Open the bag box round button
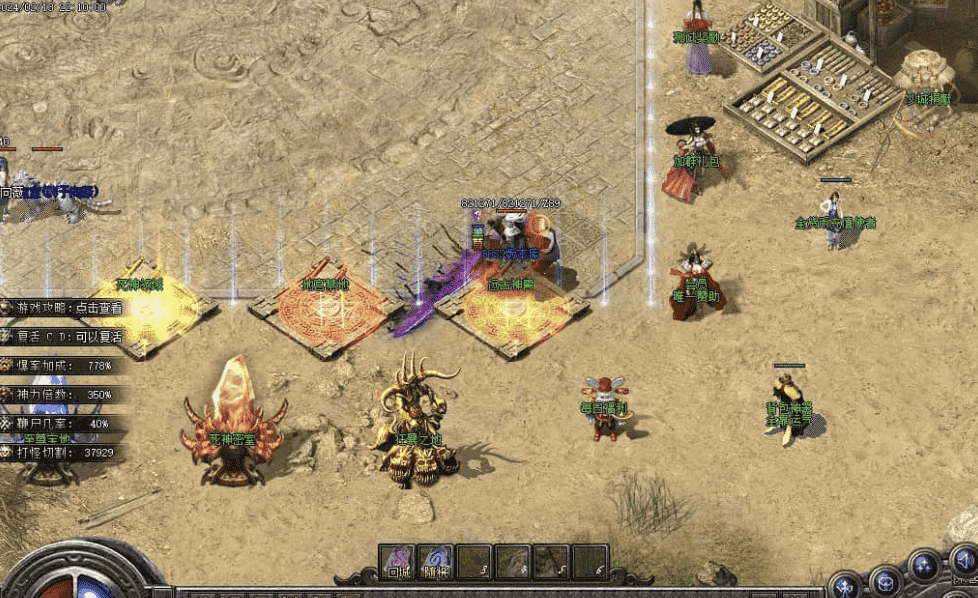The image size is (978, 598). coord(885,578)
